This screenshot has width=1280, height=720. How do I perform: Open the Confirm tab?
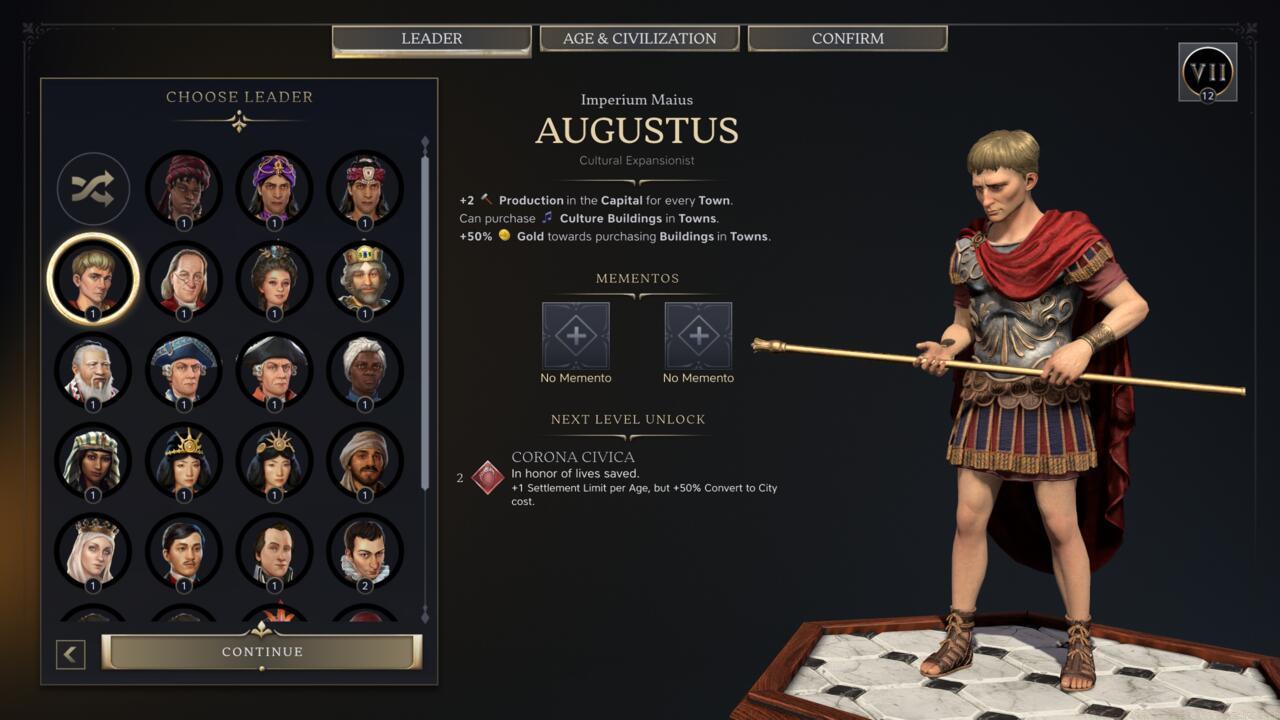[x=846, y=38]
